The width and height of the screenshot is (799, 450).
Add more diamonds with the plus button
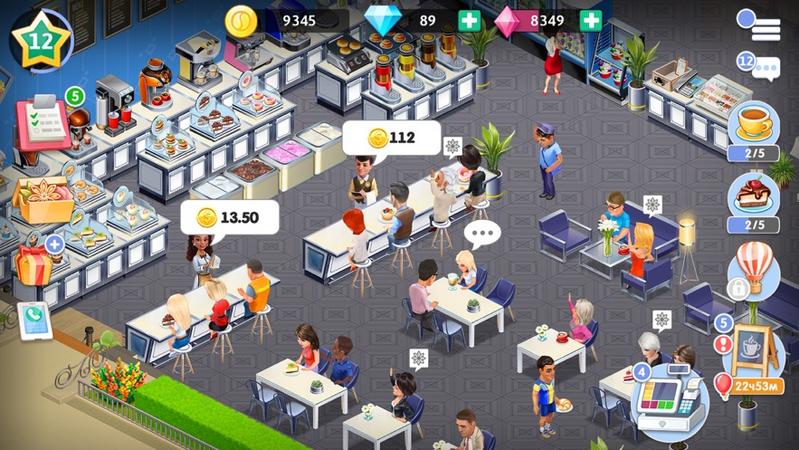[x=469, y=20]
